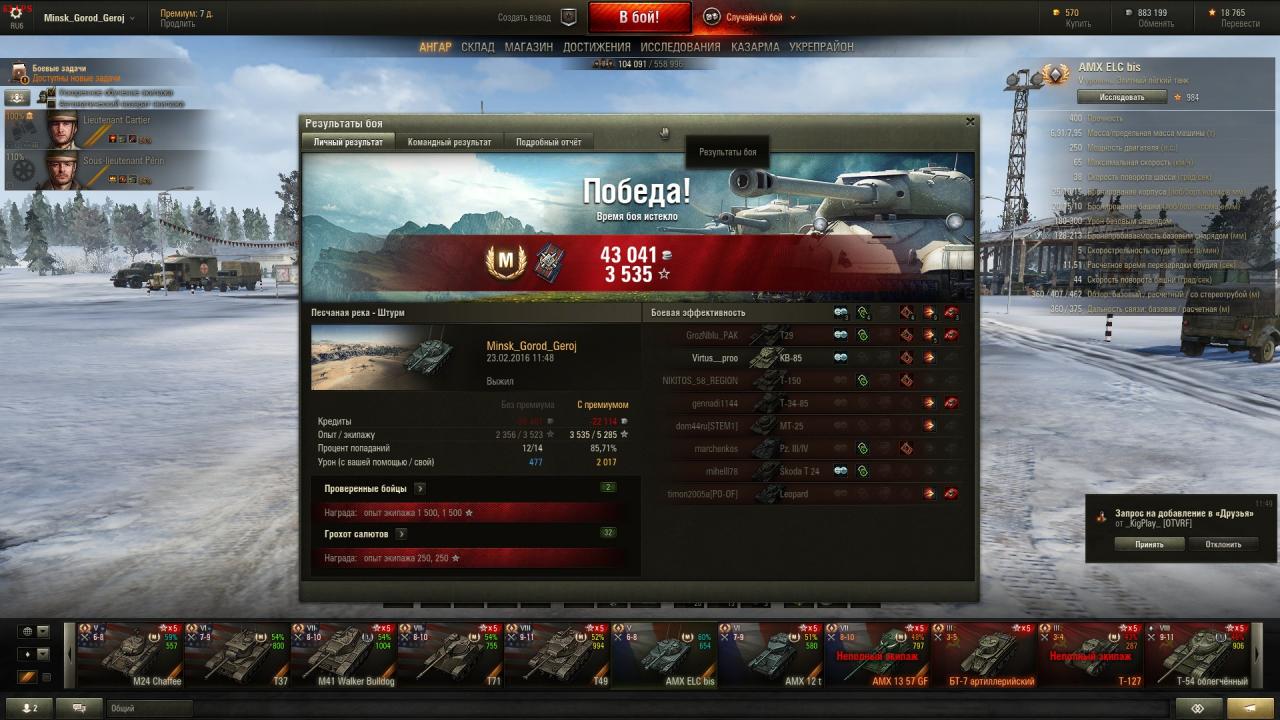This screenshot has width=1280, height=720.
Task: Open the Случайный бой battle mode dropdown
Action: click(x=750, y=17)
